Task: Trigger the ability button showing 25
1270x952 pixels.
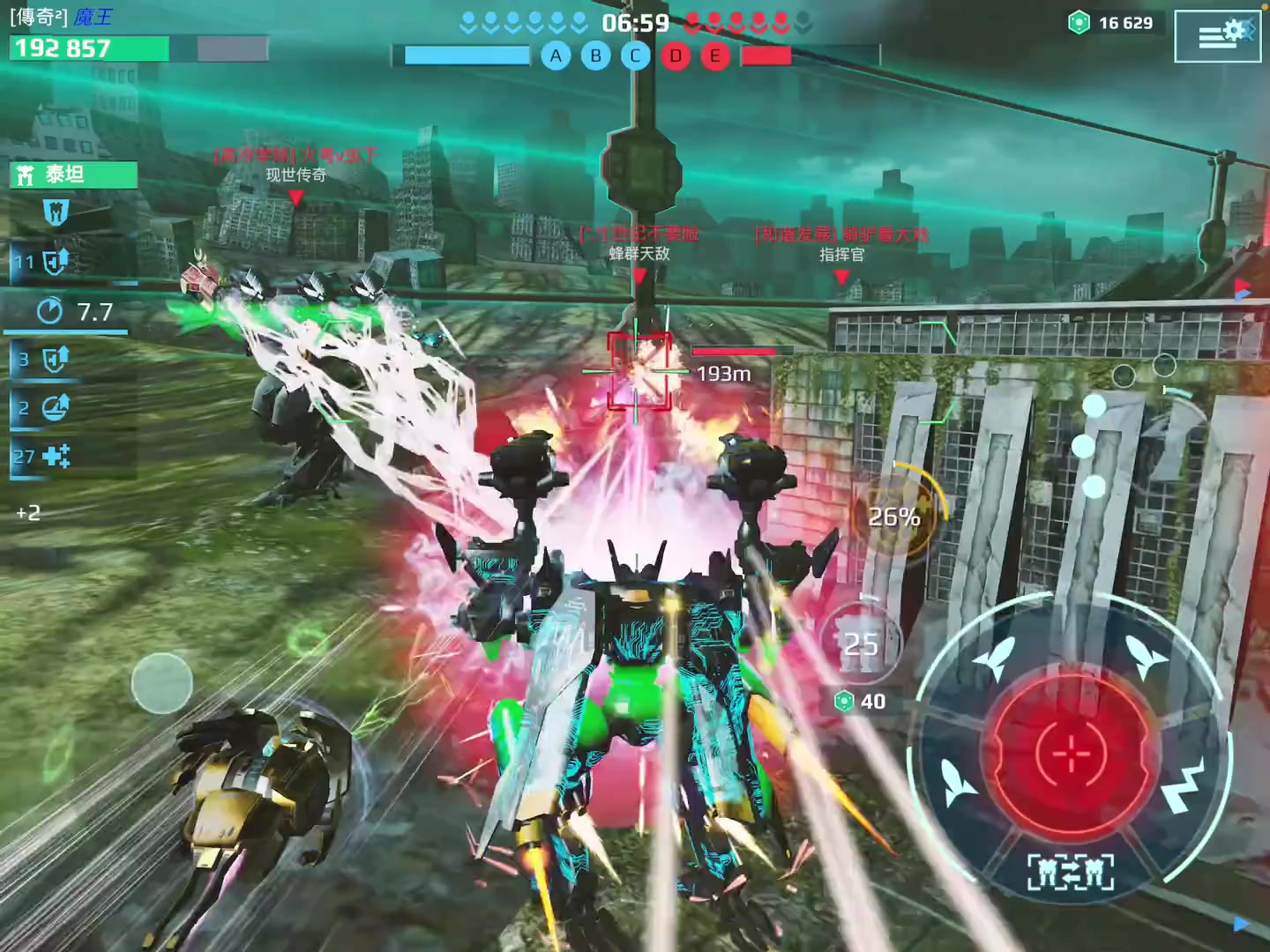Action: (x=861, y=645)
